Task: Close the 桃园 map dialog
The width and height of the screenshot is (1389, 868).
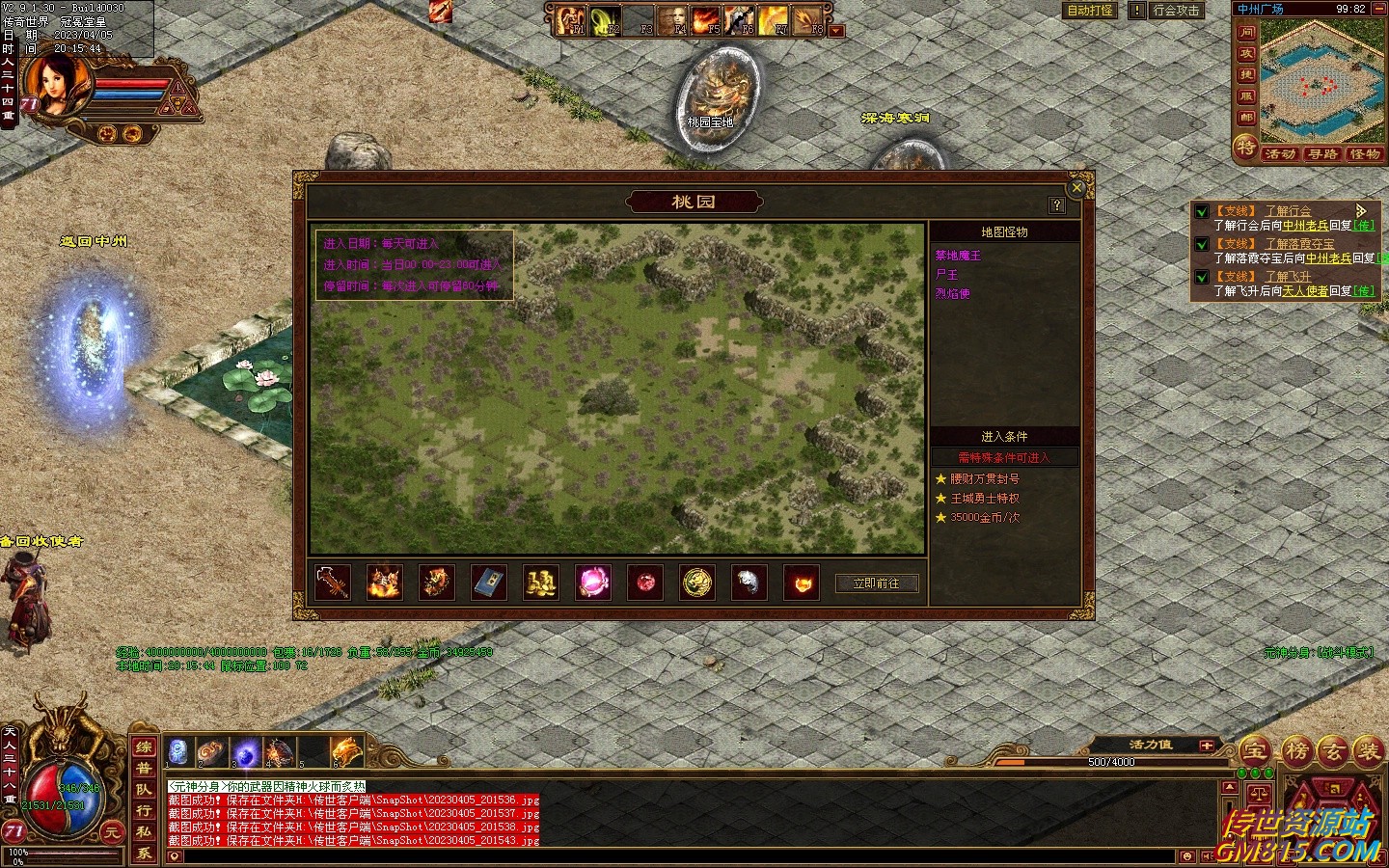Action: coord(1077,188)
